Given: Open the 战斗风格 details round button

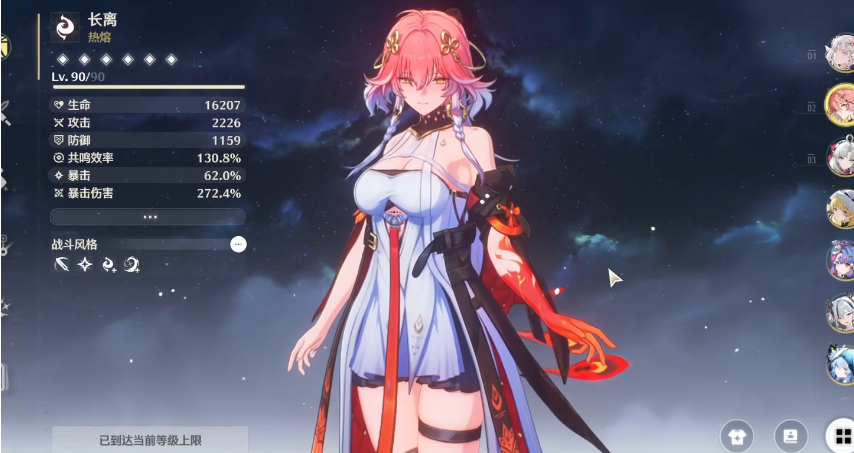Looking at the screenshot, I should [x=237, y=243].
